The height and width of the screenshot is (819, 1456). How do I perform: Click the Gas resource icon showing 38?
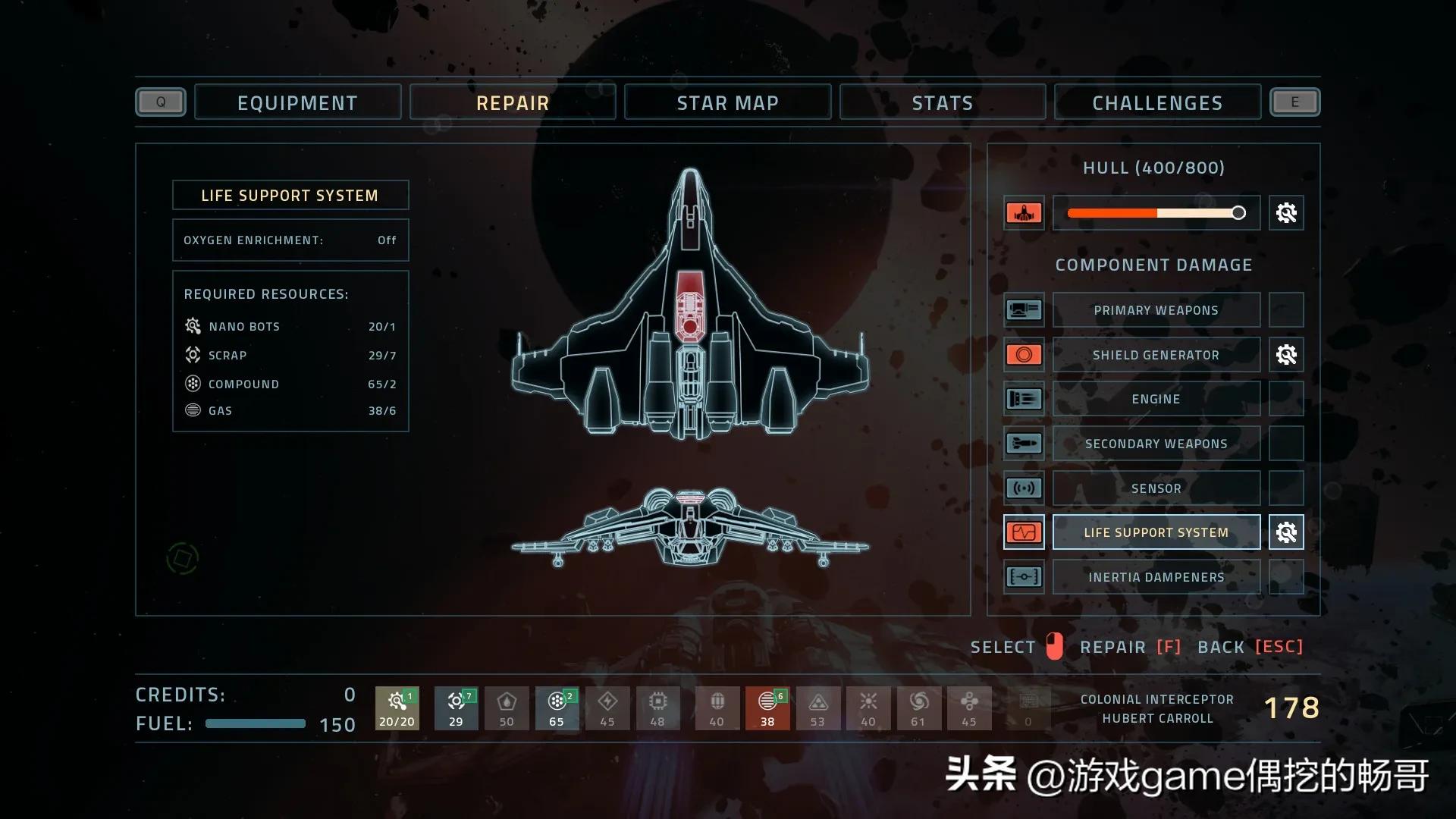tap(767, 708)
